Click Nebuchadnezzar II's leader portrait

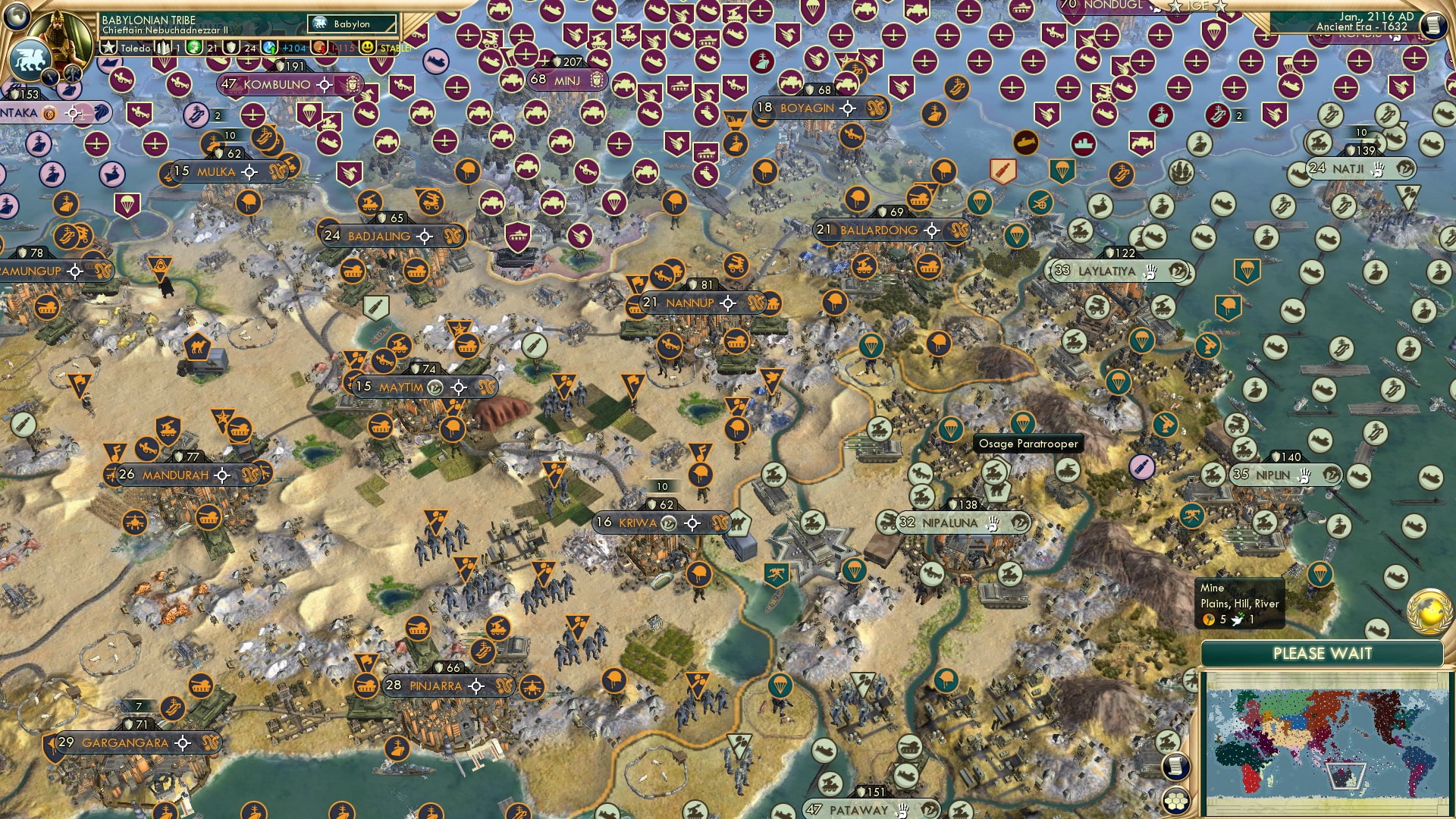coord(58,33)
